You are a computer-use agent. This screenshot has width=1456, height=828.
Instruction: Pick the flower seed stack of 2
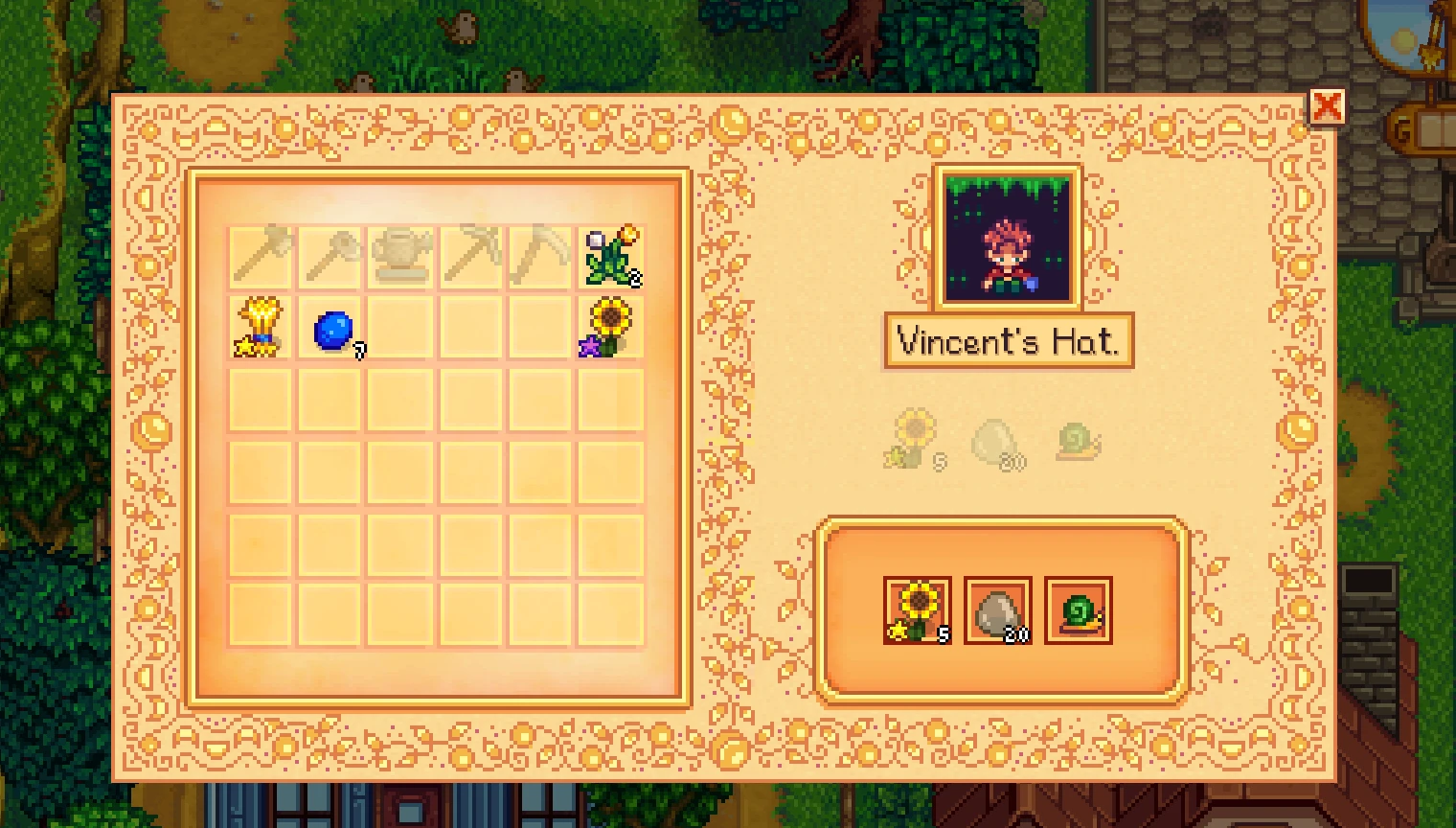613,255
